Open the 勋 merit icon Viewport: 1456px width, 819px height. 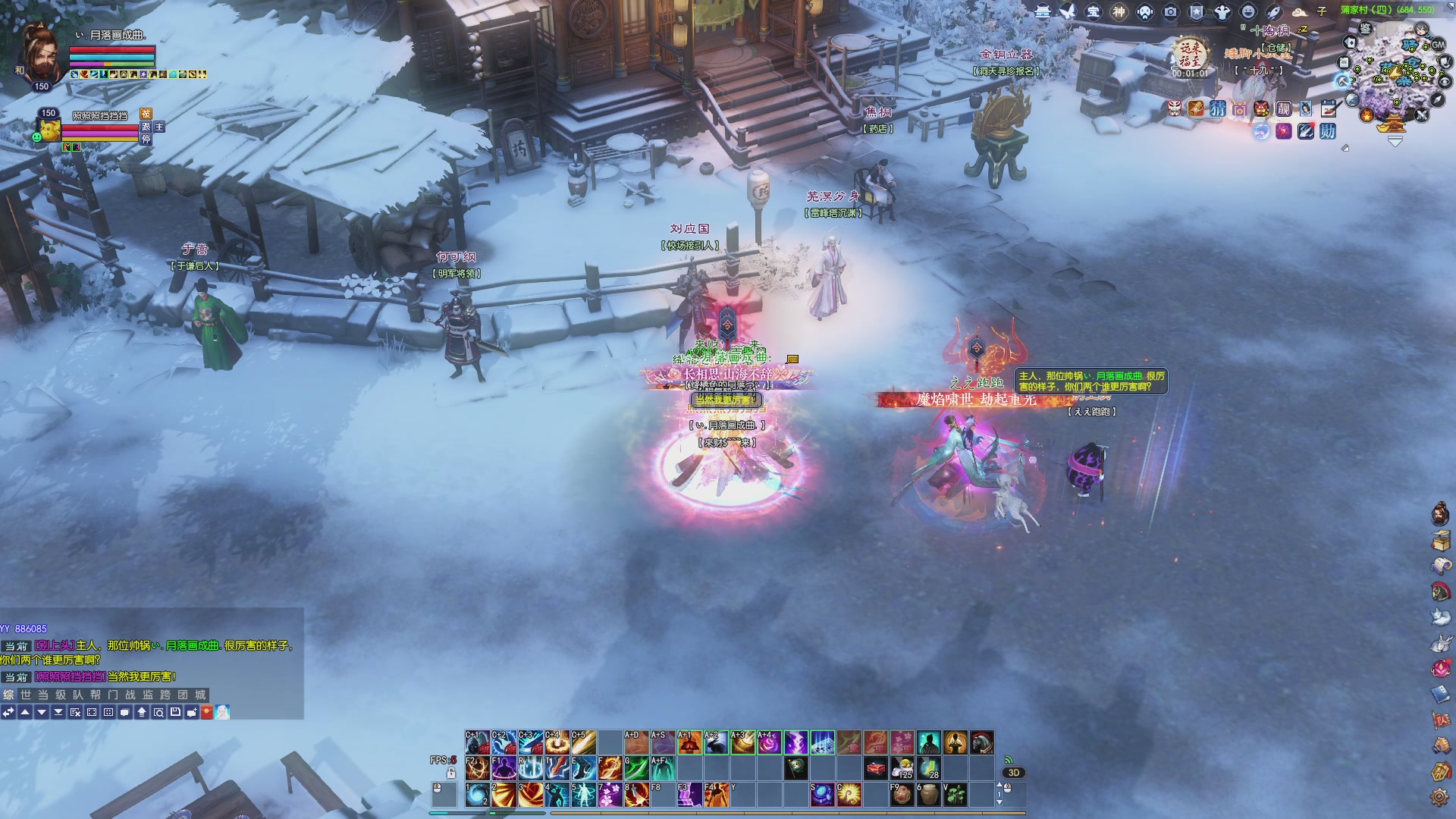tap(1327, 131)
